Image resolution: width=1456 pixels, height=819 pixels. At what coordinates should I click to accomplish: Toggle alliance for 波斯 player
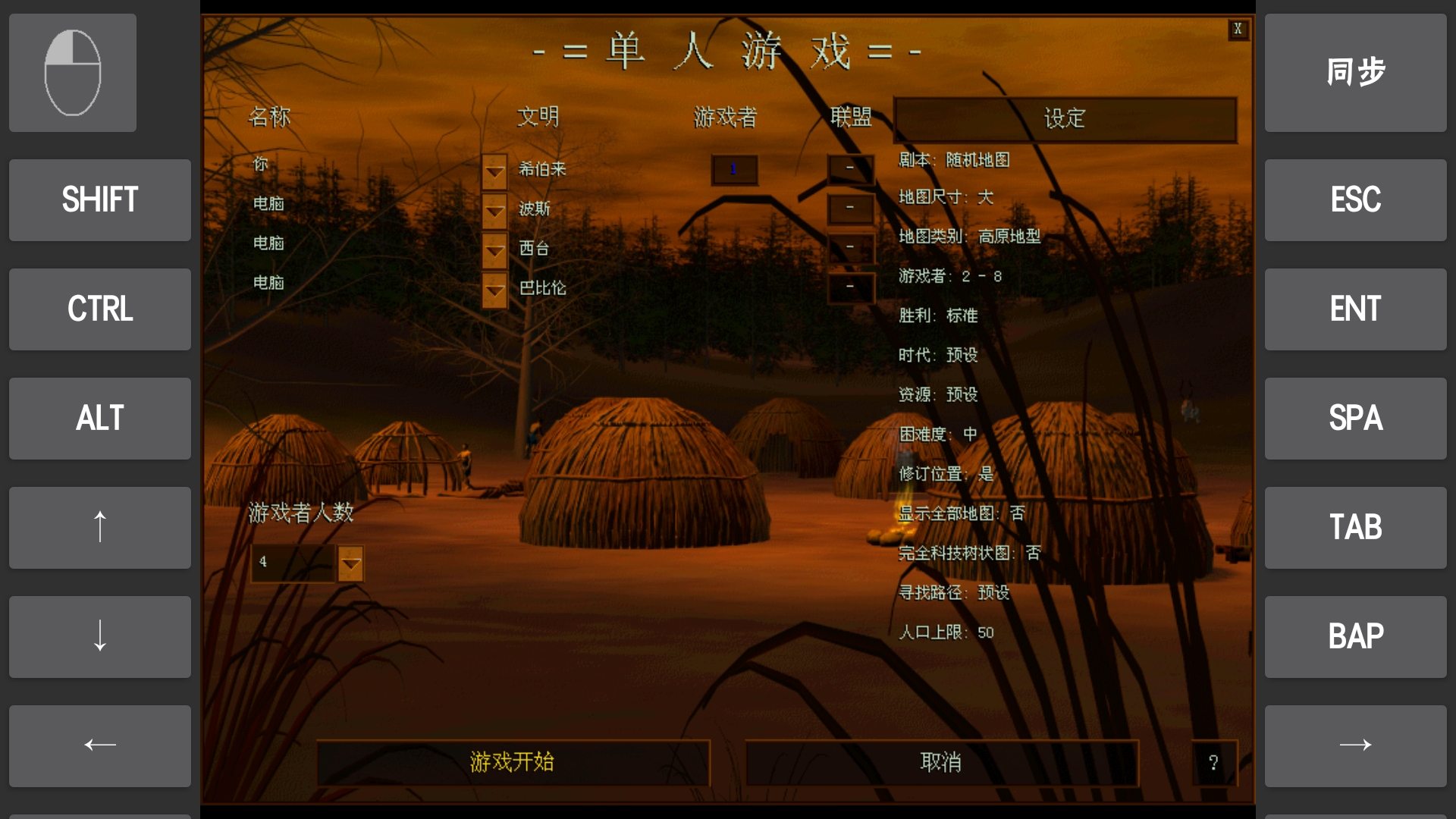pos(850,207)
